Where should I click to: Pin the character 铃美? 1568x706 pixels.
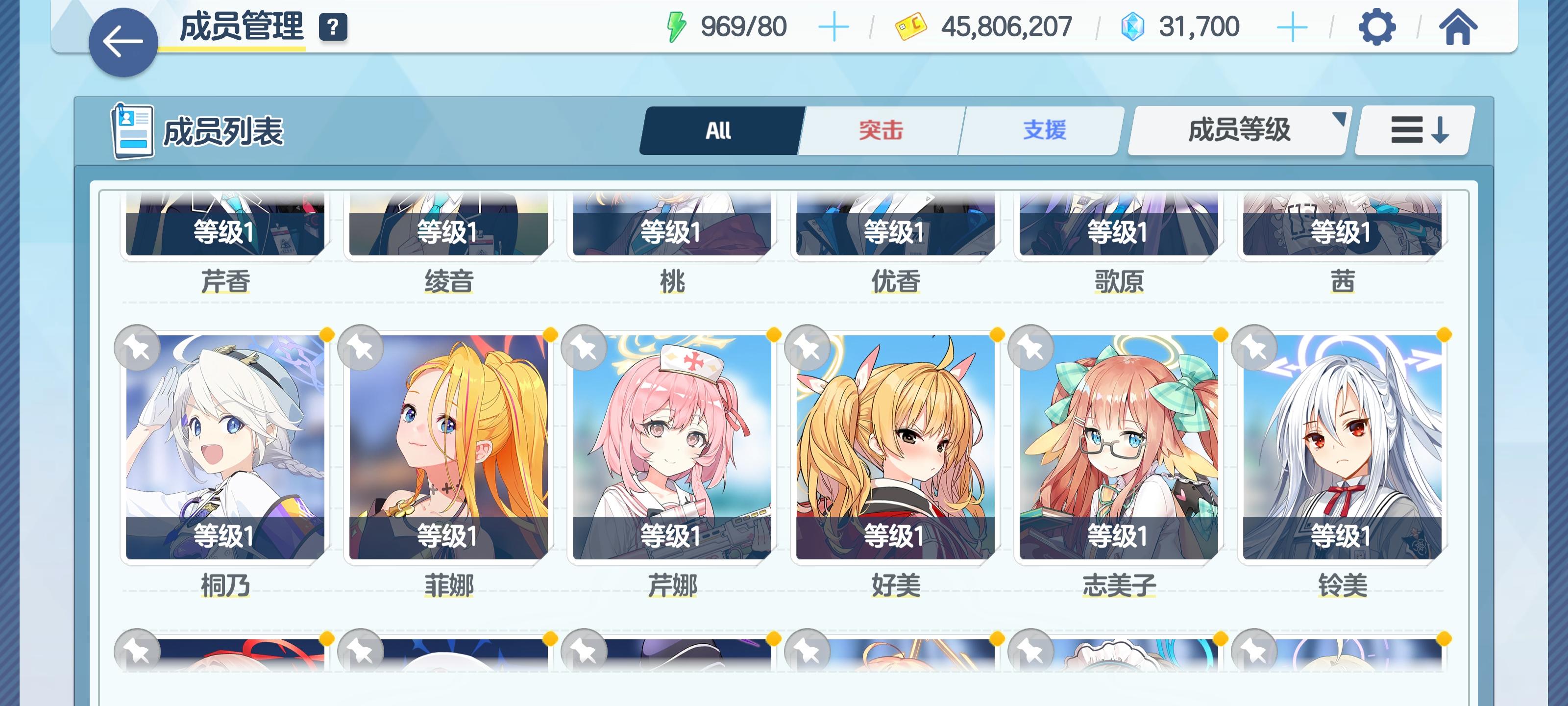pos(1253,347)
